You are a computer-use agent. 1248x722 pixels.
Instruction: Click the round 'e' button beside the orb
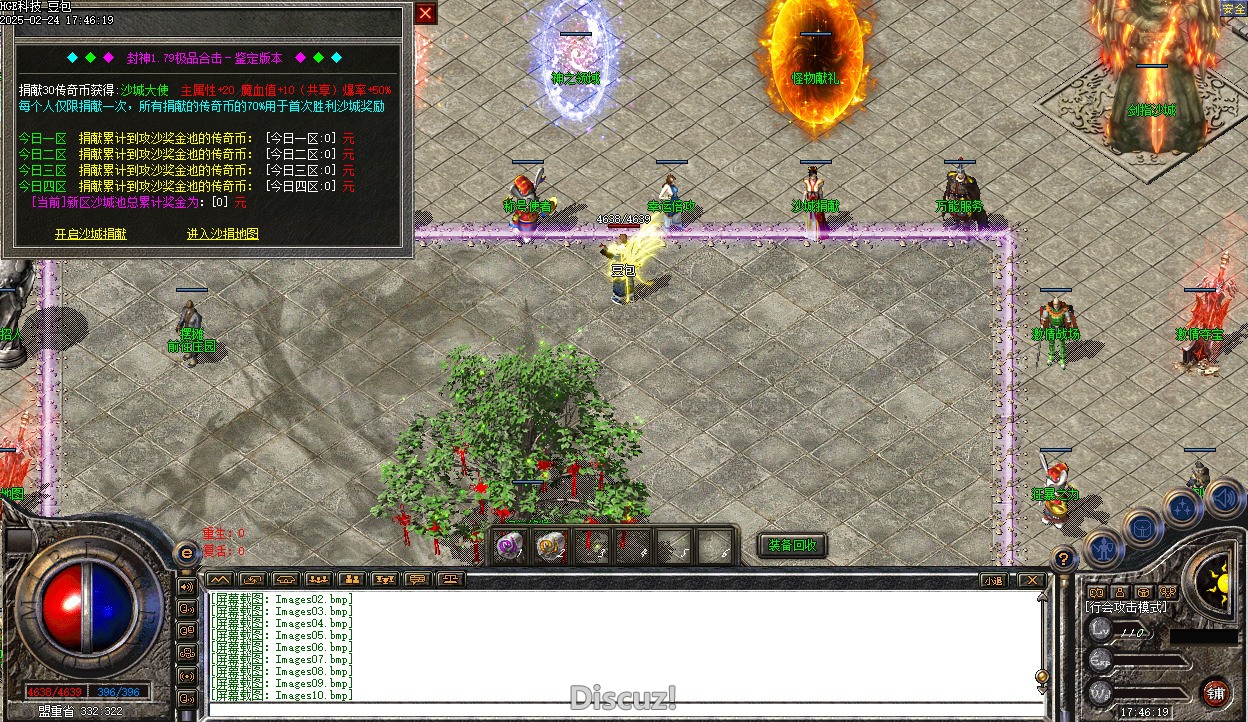coord(186,552)
